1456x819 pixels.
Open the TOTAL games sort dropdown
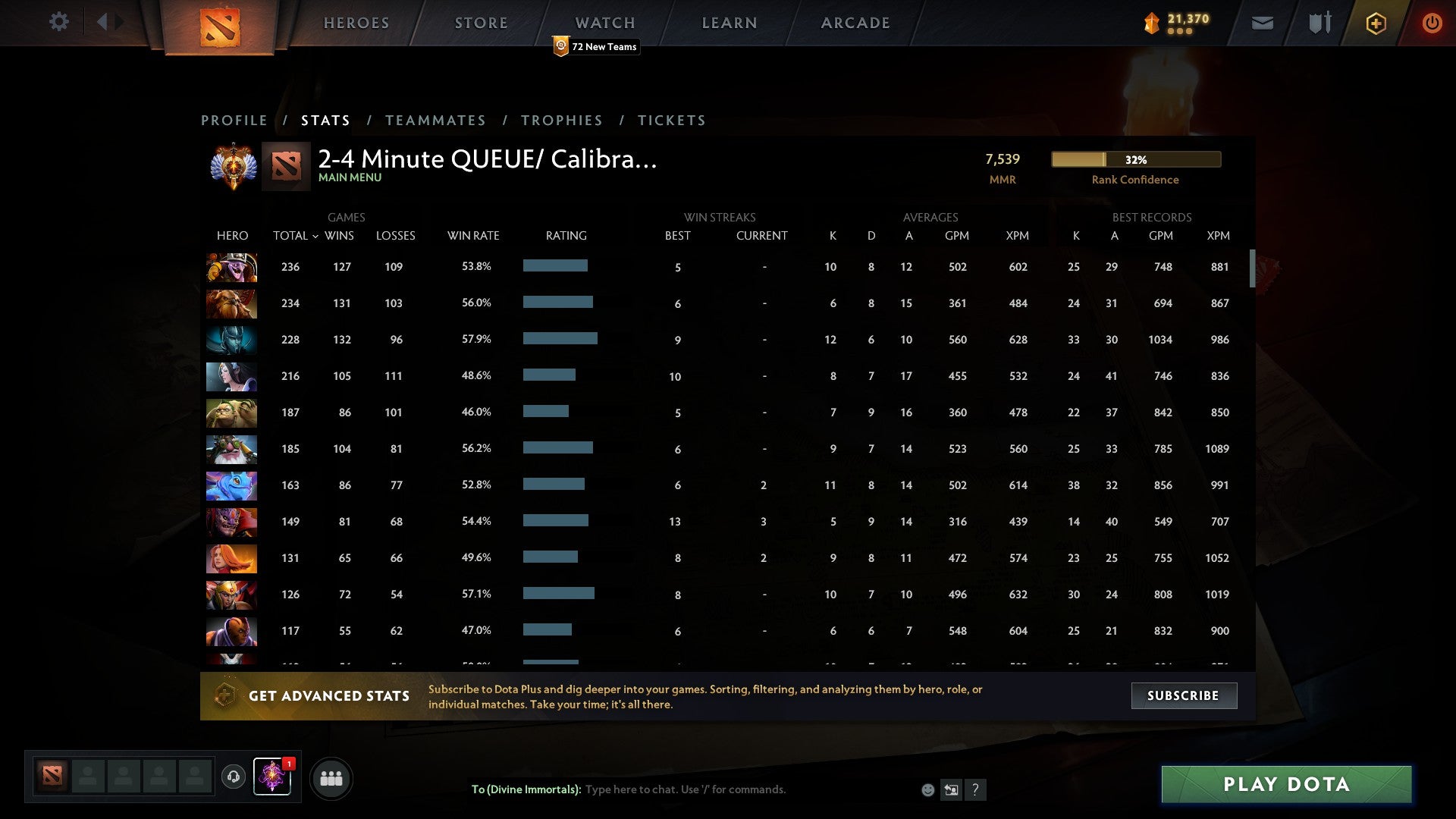[x=296, y=236]
